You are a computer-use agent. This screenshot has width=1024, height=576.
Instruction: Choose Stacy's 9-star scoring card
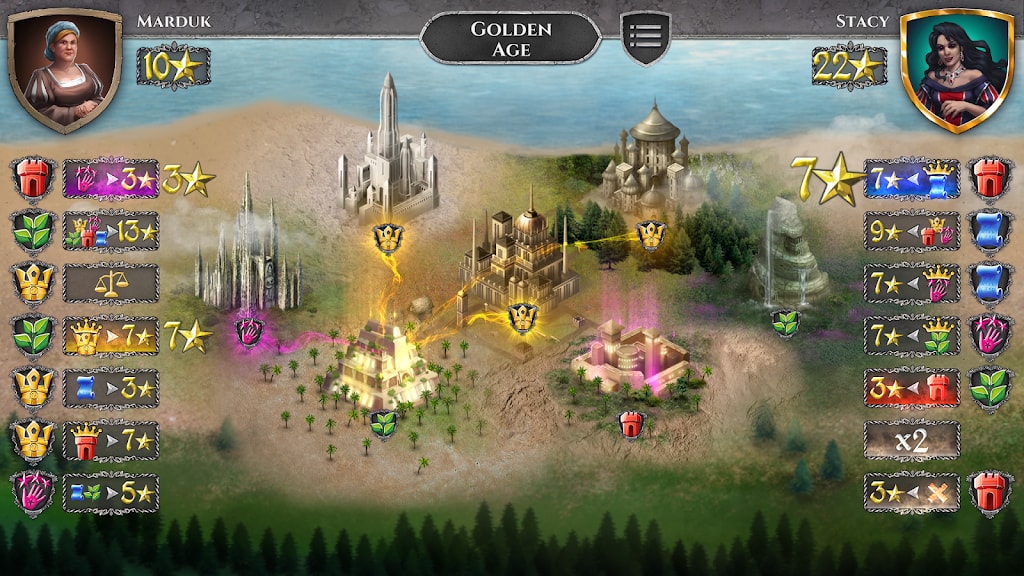point(911,231)
